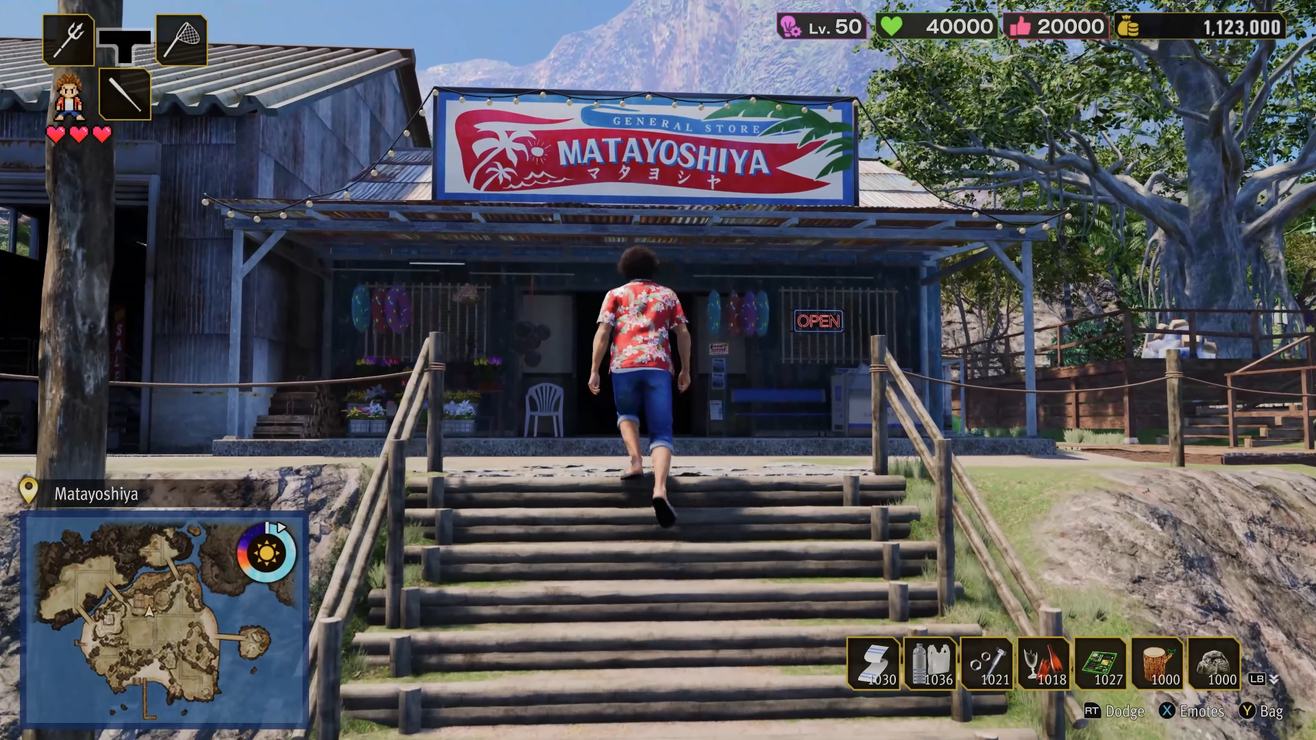The height and width of the screenshot is (740, 1316).
Task: Click the sun day-cycle dial
Action: pos(266,552)
